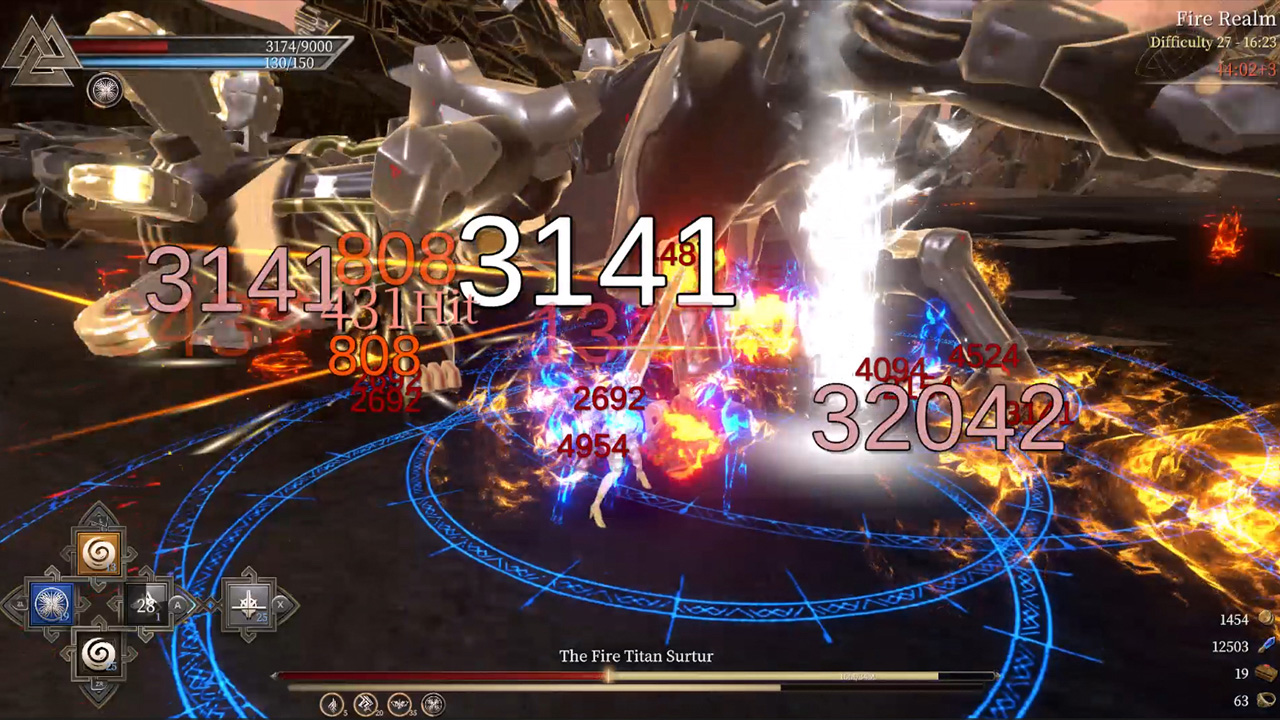Image resolution: width=1280 pixels, height=720 pixels.
Task: Select the orange swirl skill bound to B
Action: tap(99, 553)
